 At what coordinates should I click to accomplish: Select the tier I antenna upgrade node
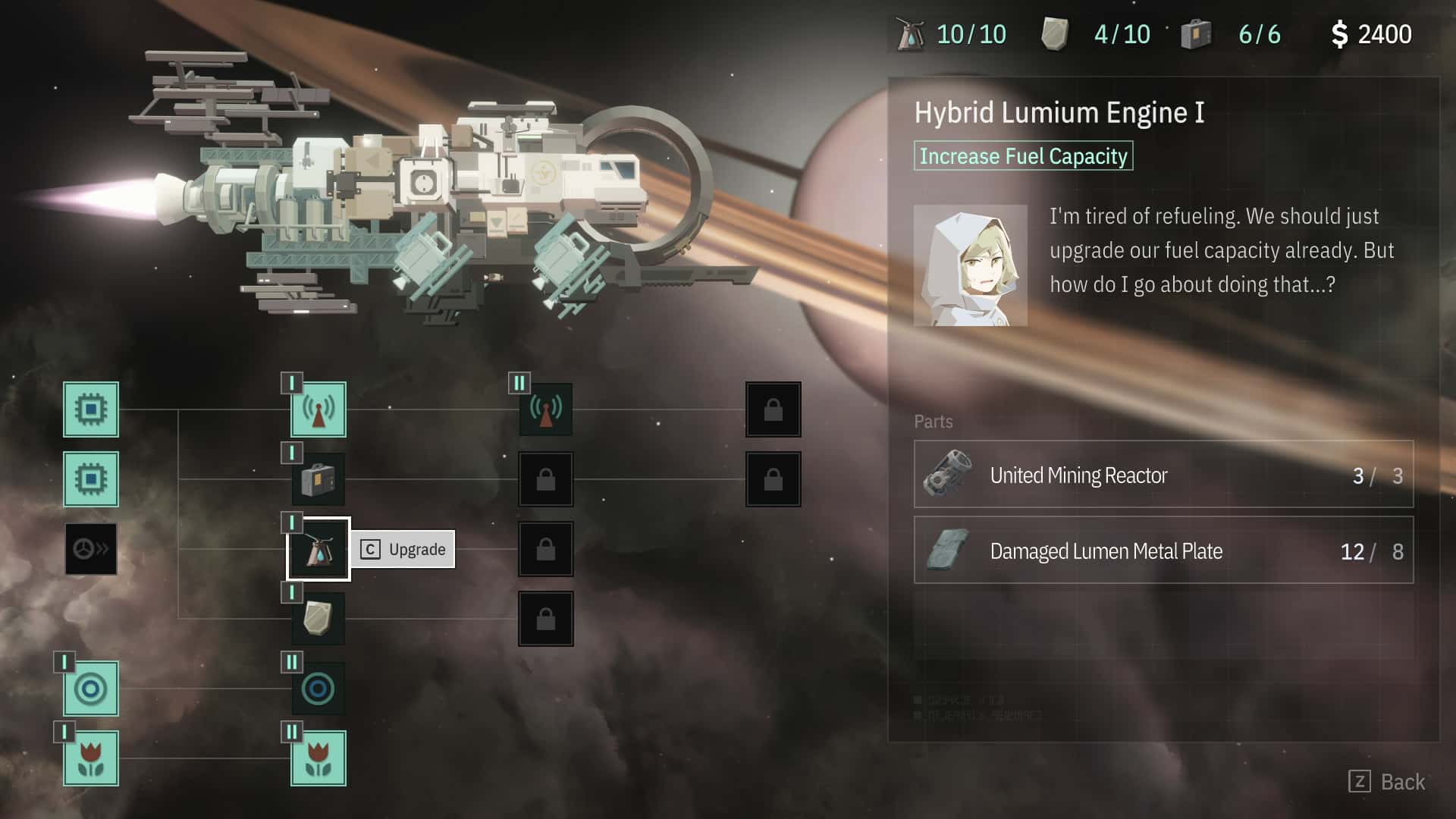tap(318, 410)
